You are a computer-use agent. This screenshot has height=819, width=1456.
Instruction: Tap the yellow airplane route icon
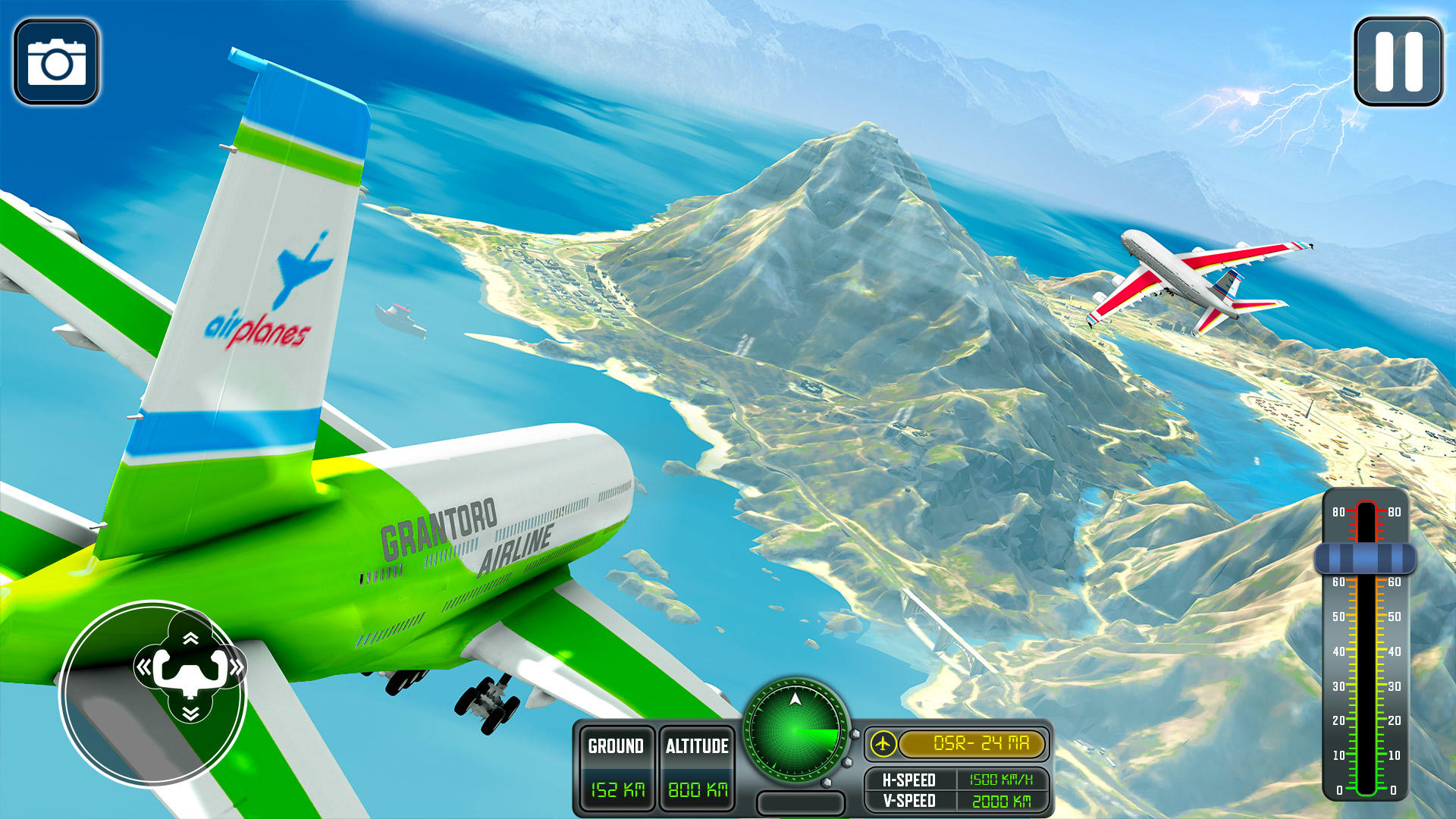click(886, 745)
